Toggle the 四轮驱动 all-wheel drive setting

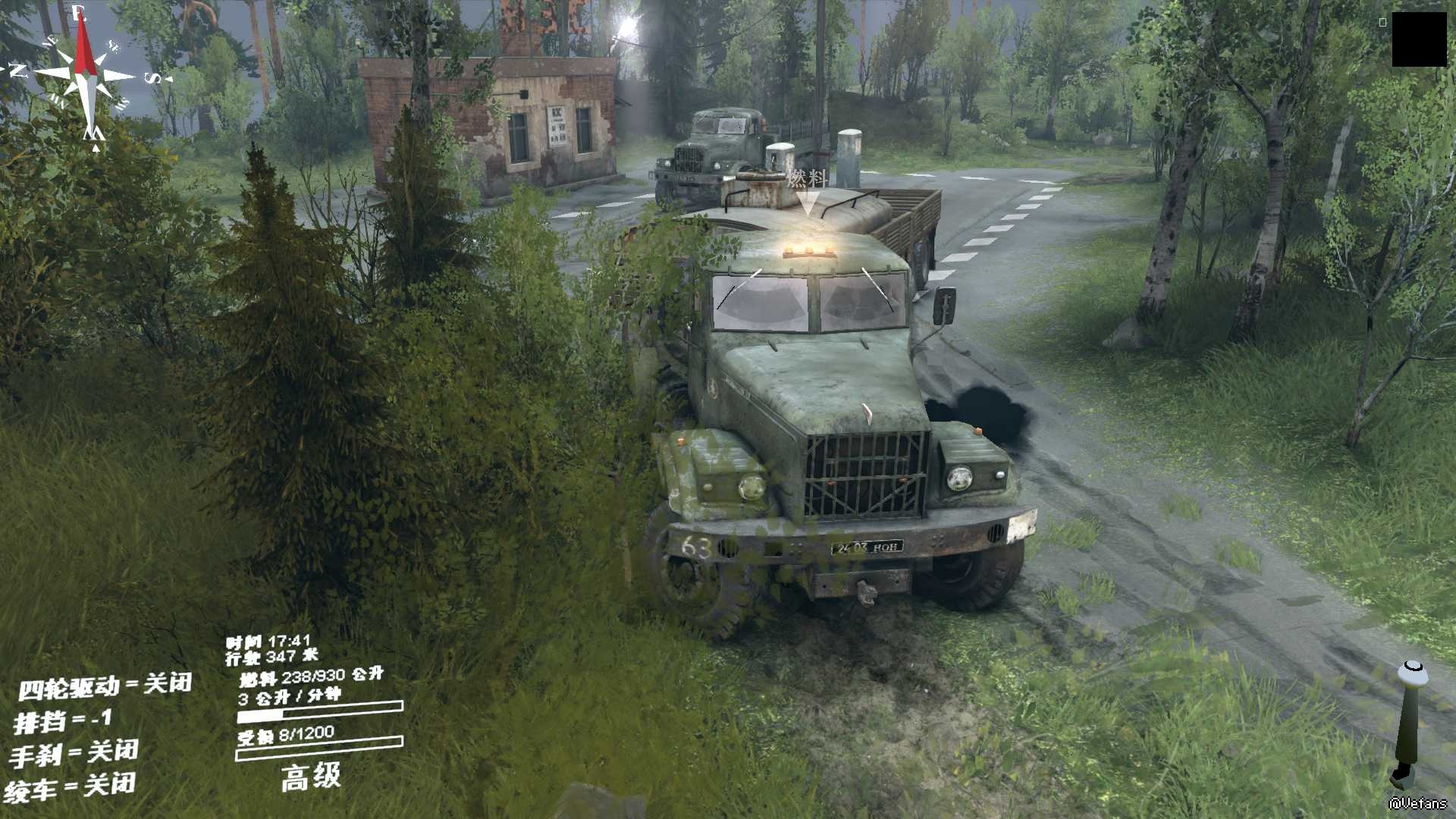105,686
